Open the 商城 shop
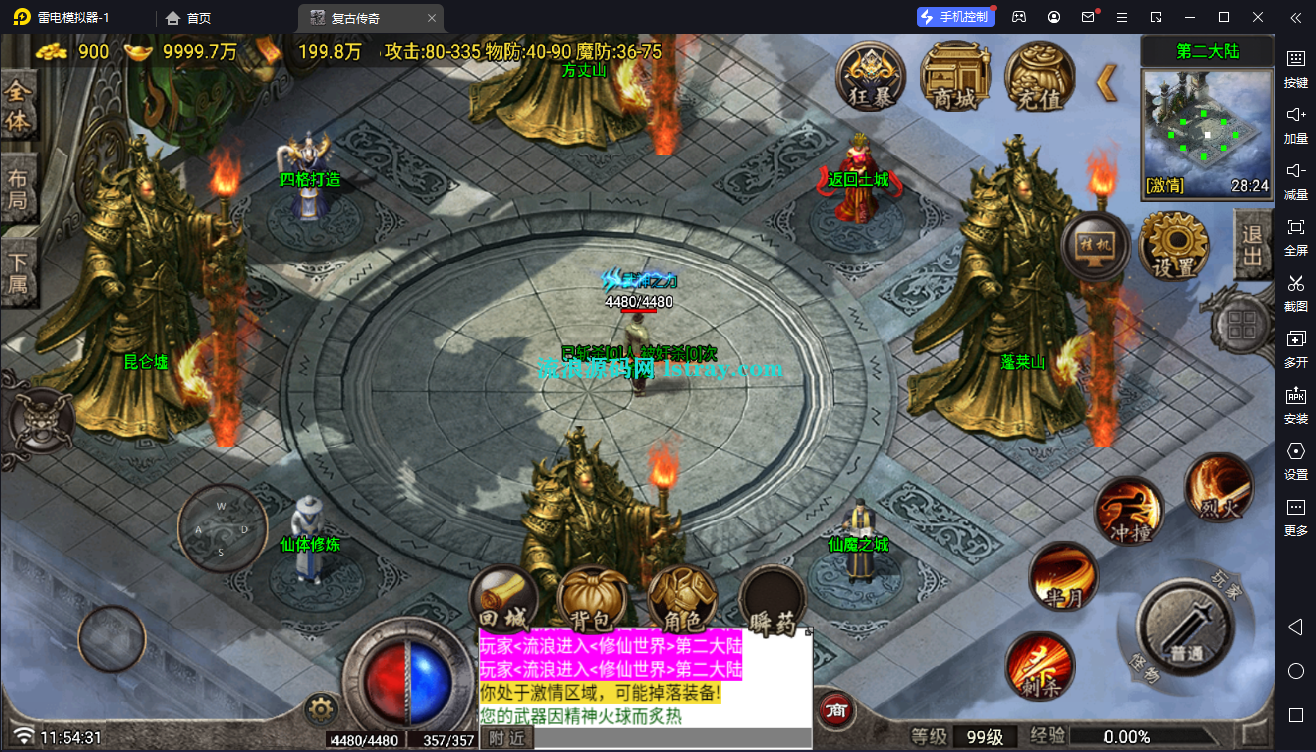The image size is (1316, 752). [x=954, y=74]
